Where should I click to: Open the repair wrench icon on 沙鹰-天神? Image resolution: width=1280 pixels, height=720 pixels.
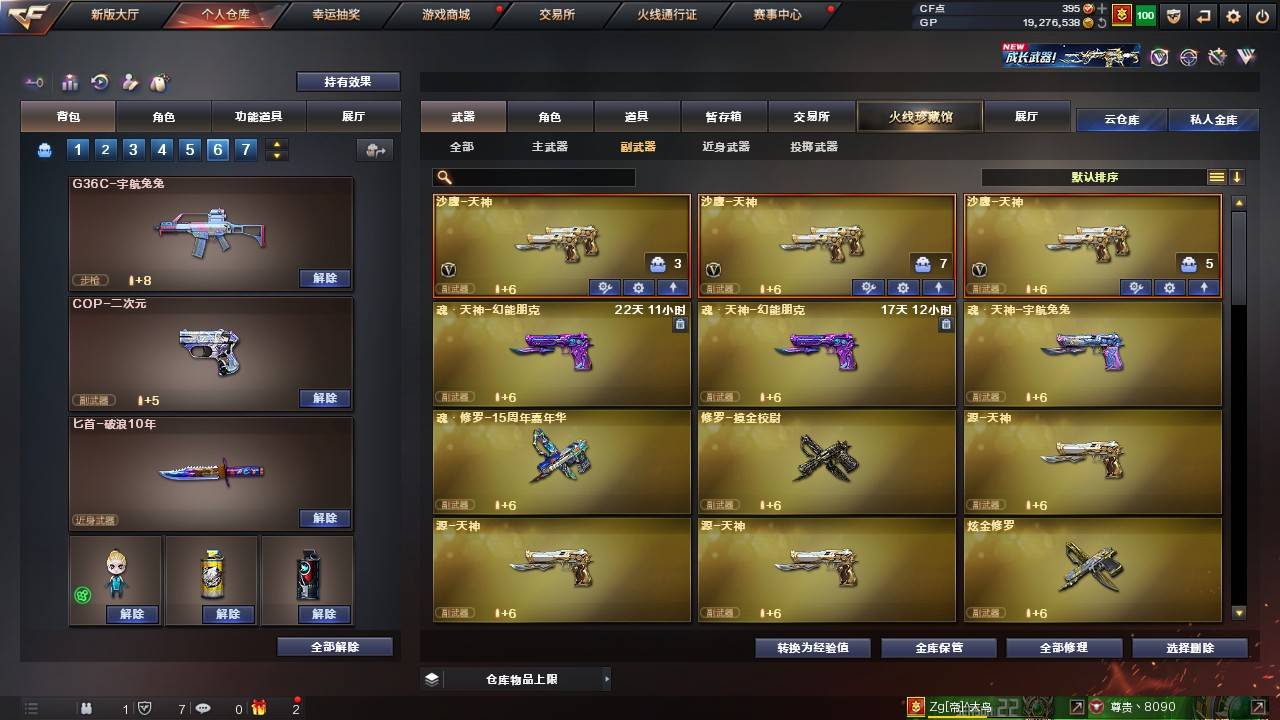(604, 288)
